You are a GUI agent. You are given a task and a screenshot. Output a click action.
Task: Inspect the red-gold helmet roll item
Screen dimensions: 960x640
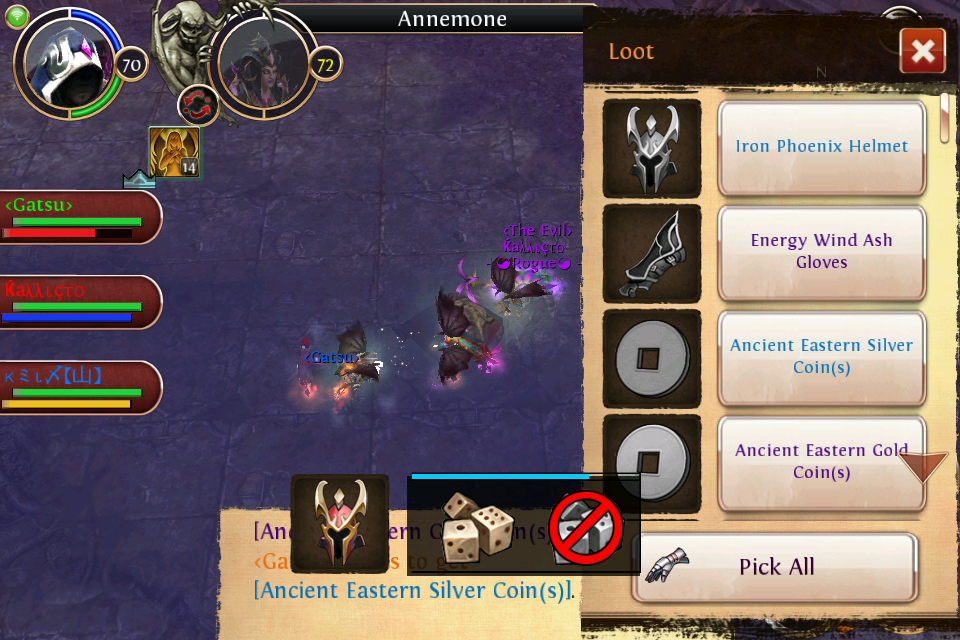[x=339, y=523]
